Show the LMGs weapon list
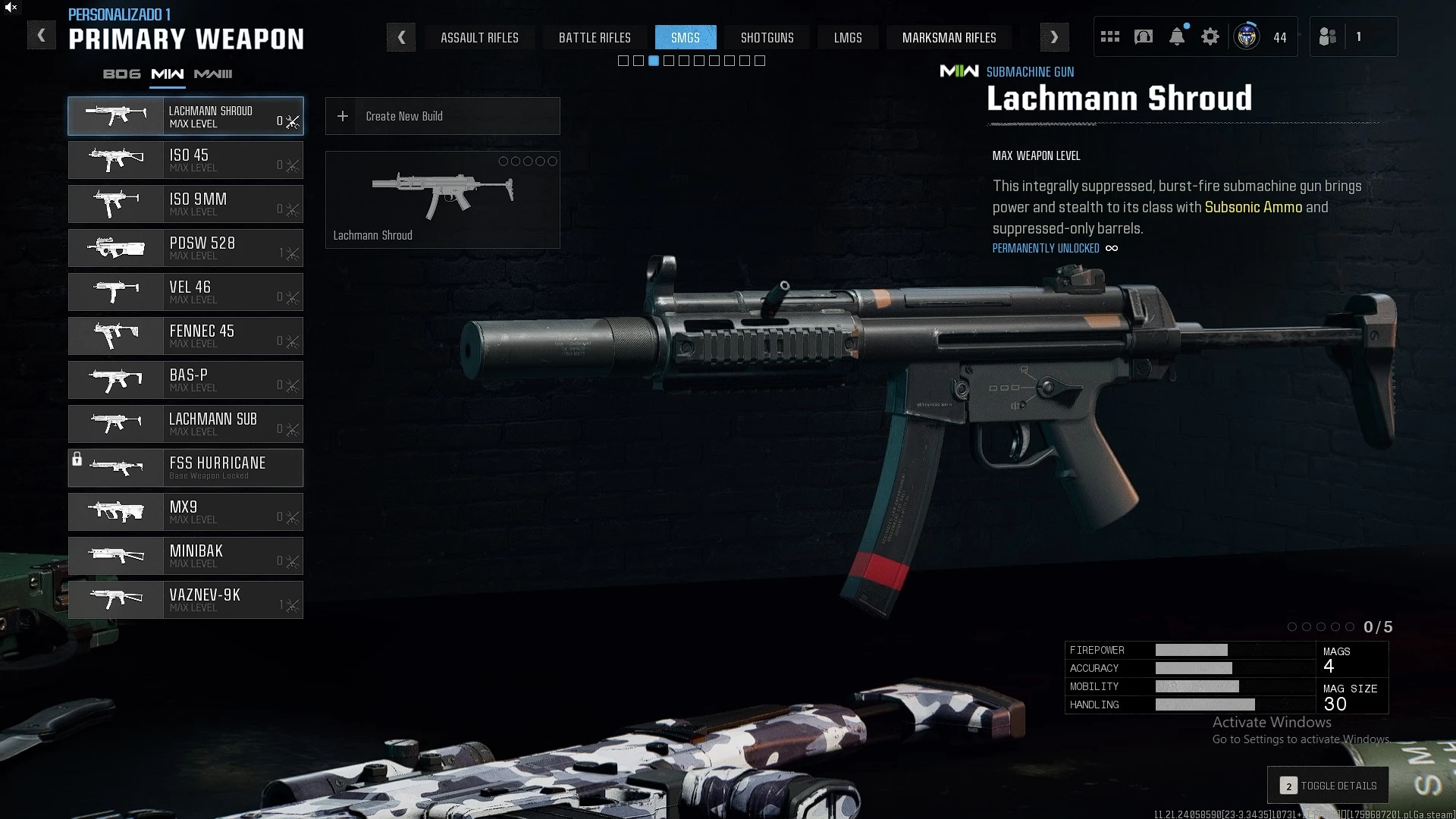Screen dimensions: 1456x819 (848, 37)
